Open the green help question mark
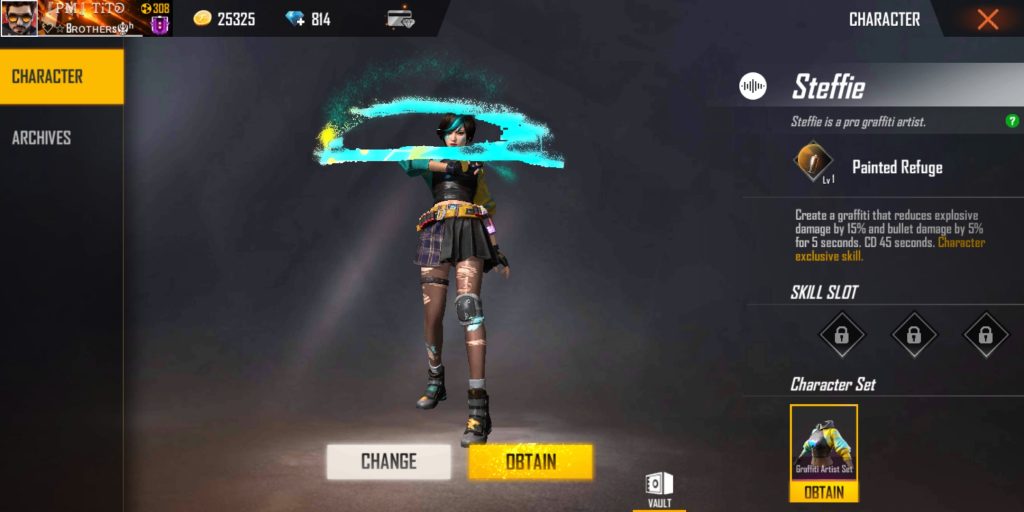1024x512 pixels. point(1012,121)
